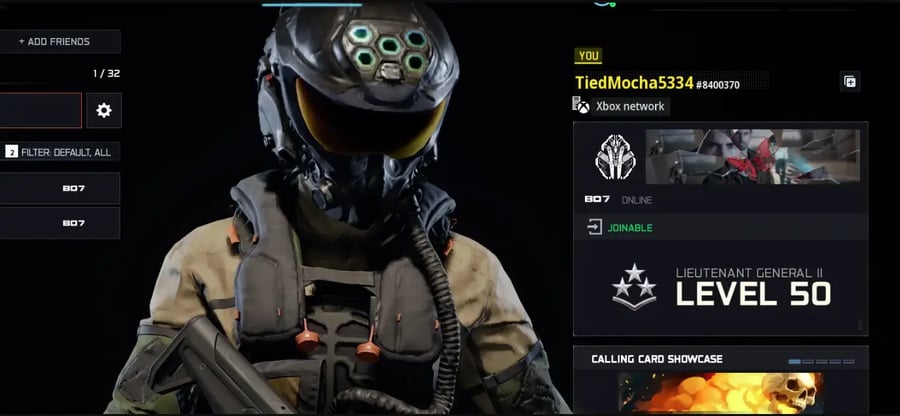This screenshot has height=416, width=900.
Task: Open the skull calling card in showcase
Action: [720, 393]
